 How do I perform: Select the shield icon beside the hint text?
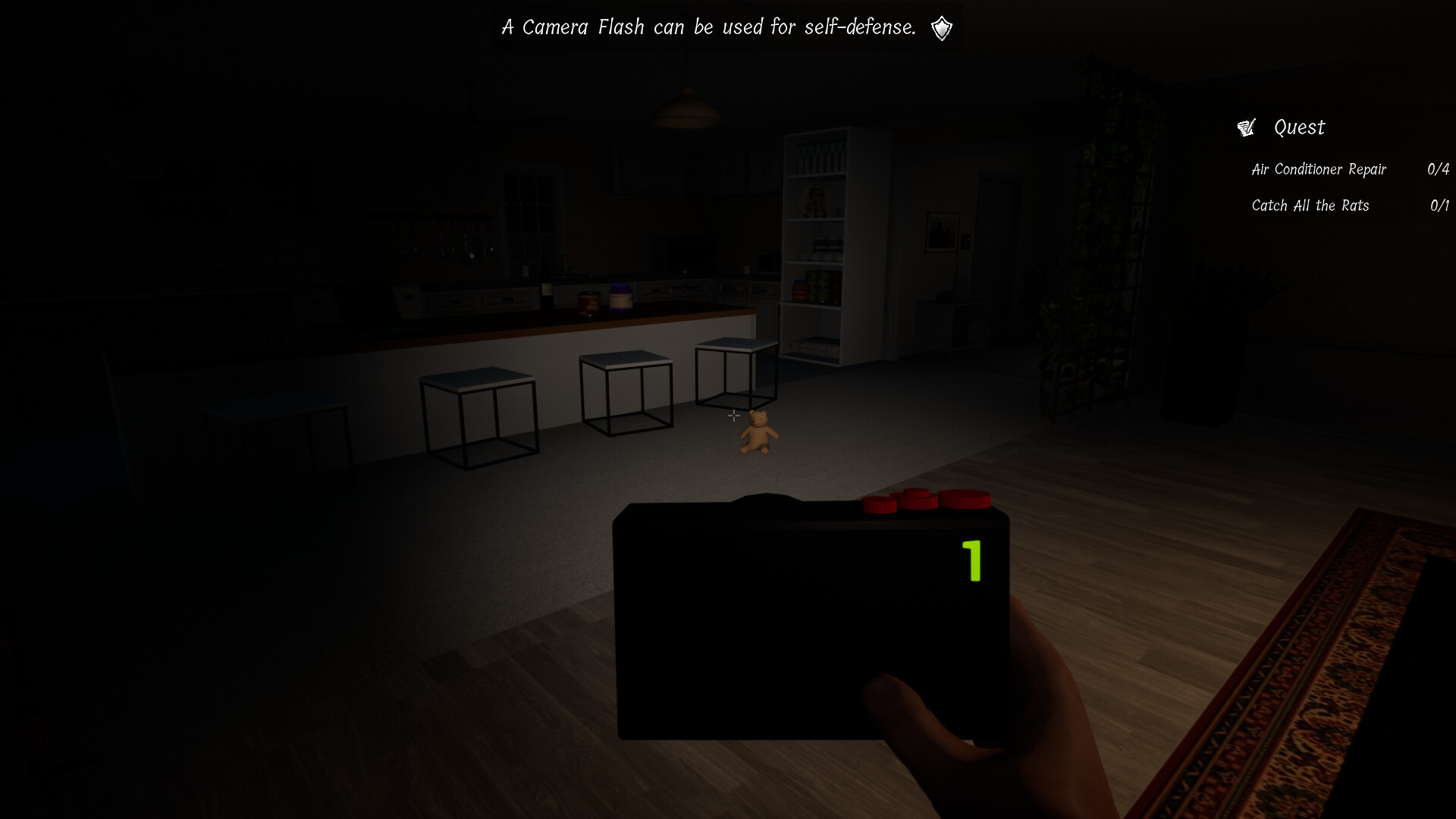point(940,27)
